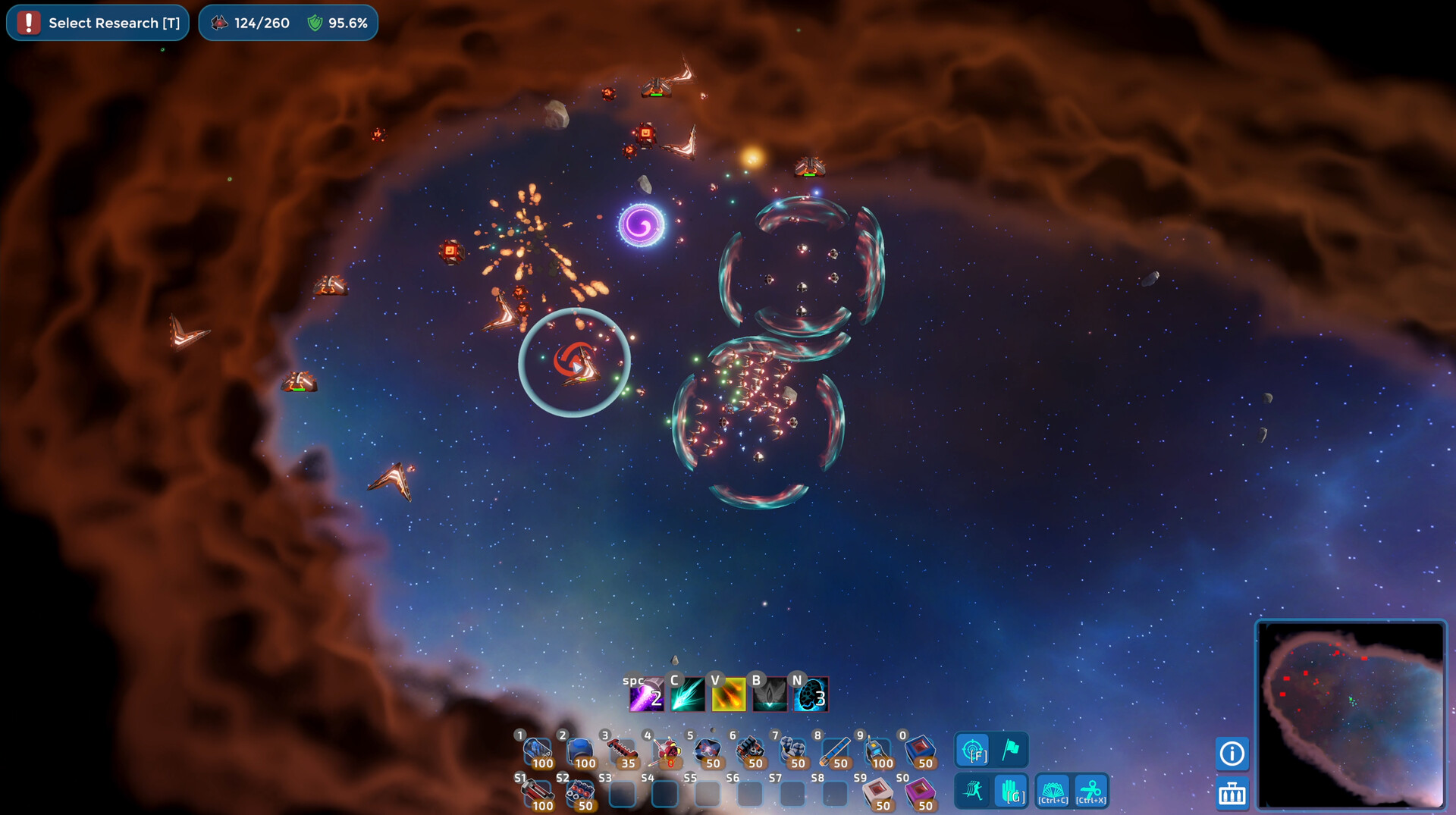The image size is (1456, 815).
Task: Open the info panel via the i icon
Action: tap(1232, 754)
